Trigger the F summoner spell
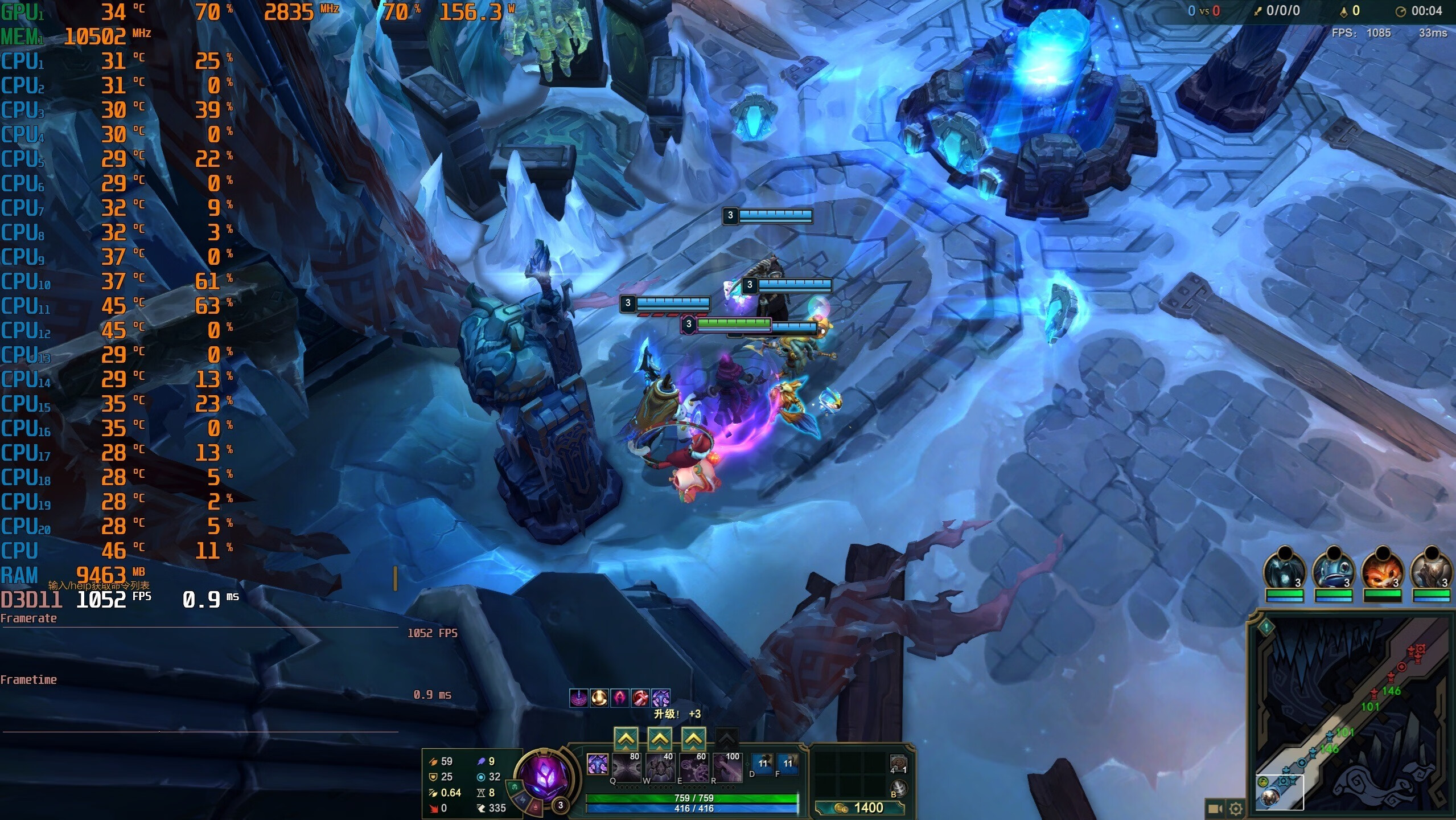This screenshot has height=820, width=1456. pyautogui.click(x=788, y=764)
